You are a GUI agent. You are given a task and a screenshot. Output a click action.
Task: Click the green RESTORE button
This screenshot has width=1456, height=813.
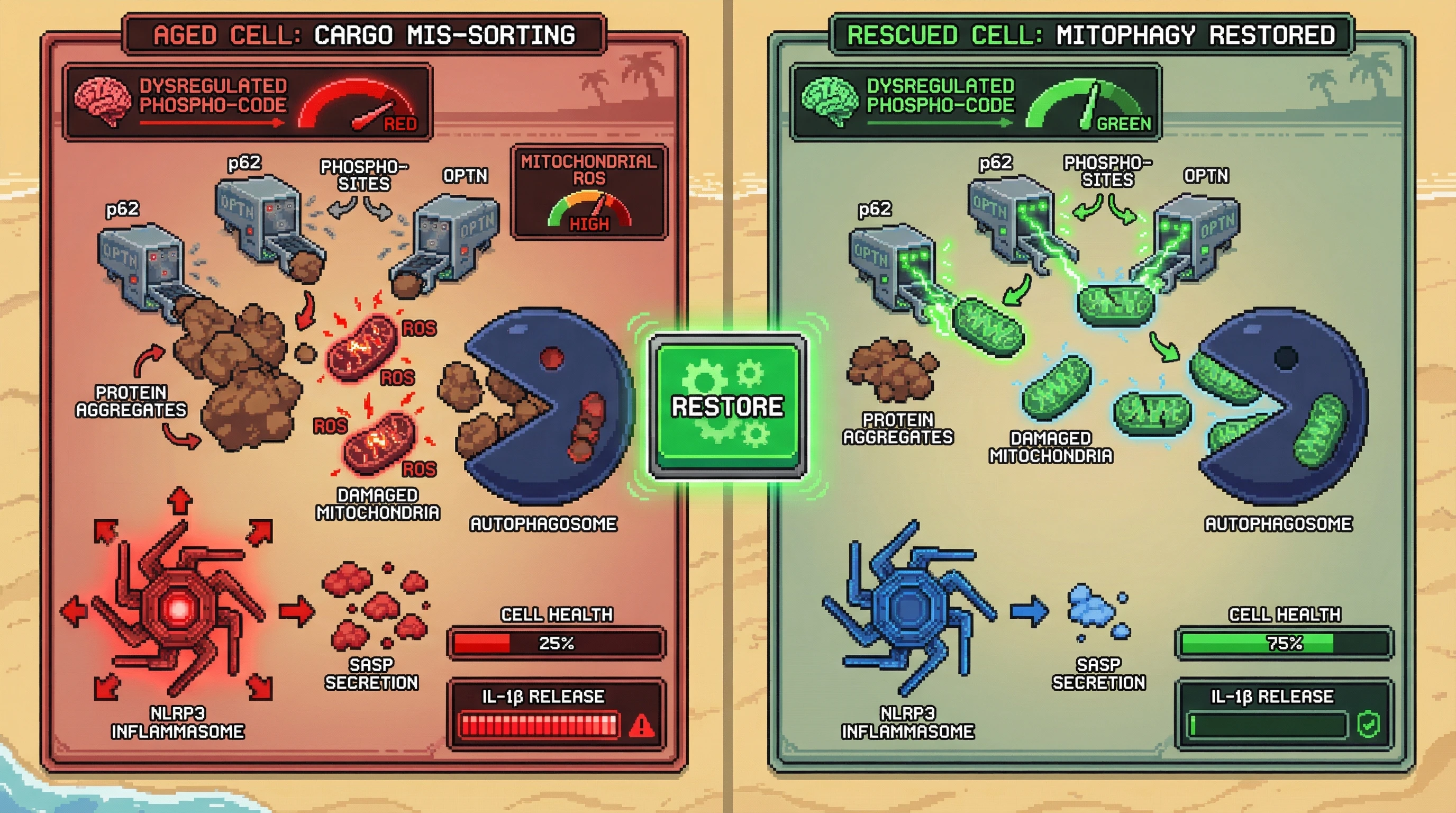coord(727,406)
